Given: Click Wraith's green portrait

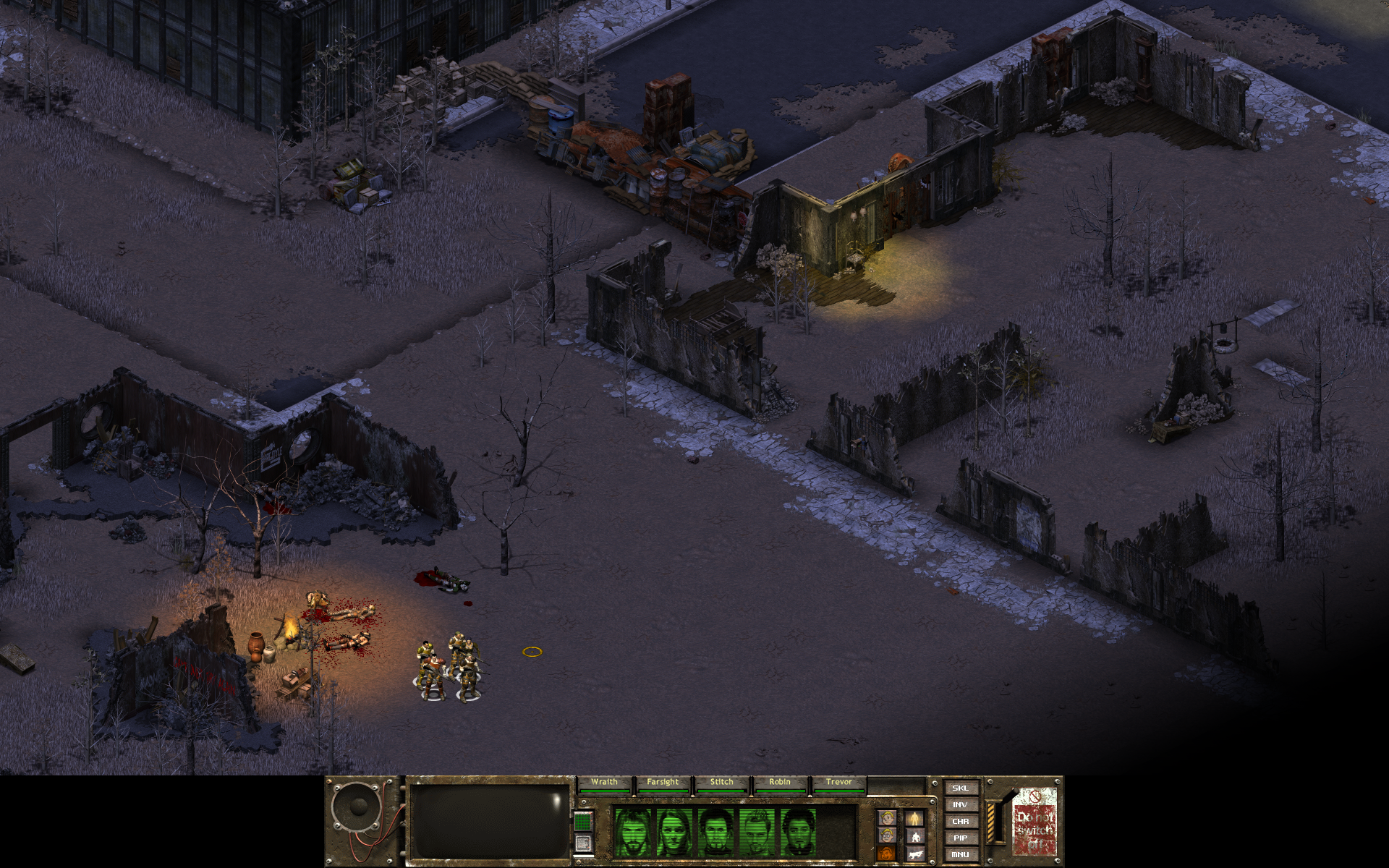Looking at the screenshot, I should (632, 832).
